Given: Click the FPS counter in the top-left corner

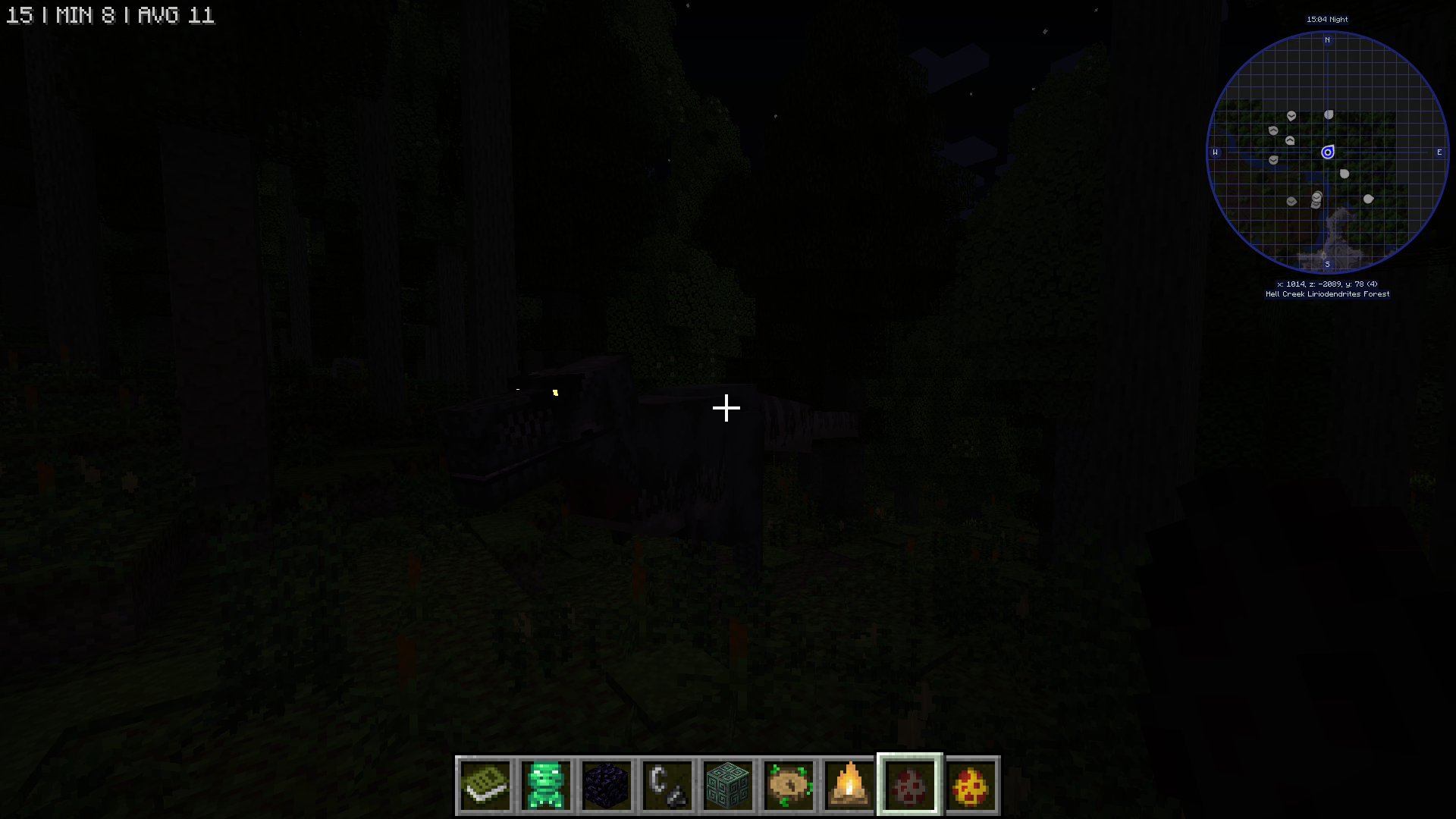Looking at the screenshot, I should point(110,15).
